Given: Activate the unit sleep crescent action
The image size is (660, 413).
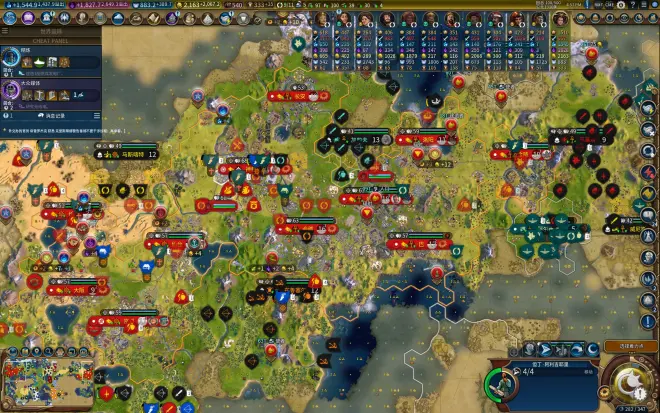Looking at the screenshot, I should point(593,348).
